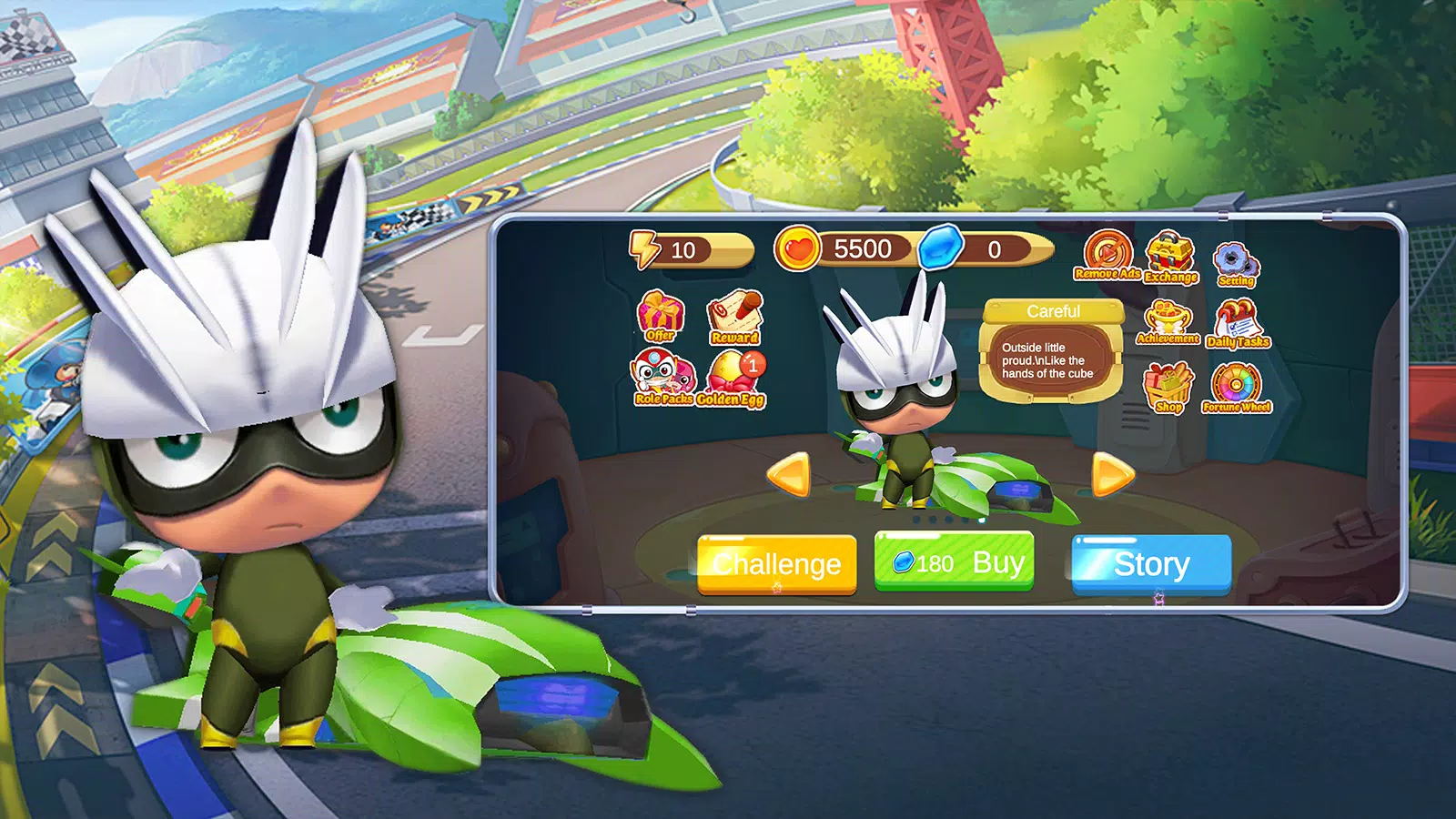Open Daily Tasks
1456x819 pixels.
click(1237, 325)
